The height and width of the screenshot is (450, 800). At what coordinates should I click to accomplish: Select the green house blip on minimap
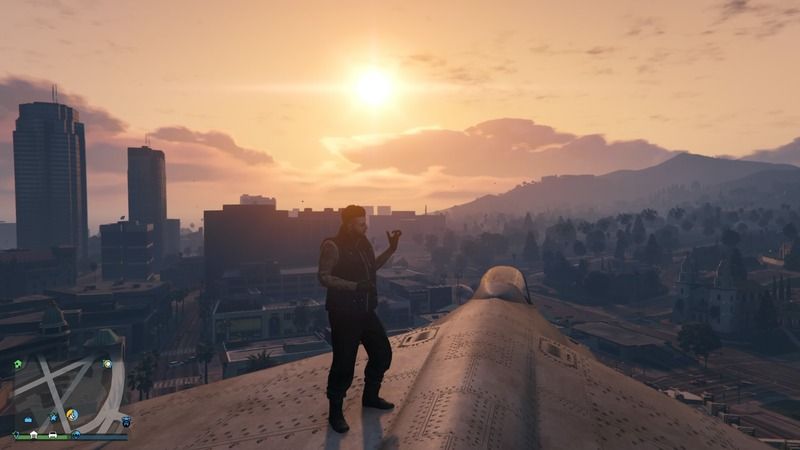pyautogui.click(x=18, y=364)
